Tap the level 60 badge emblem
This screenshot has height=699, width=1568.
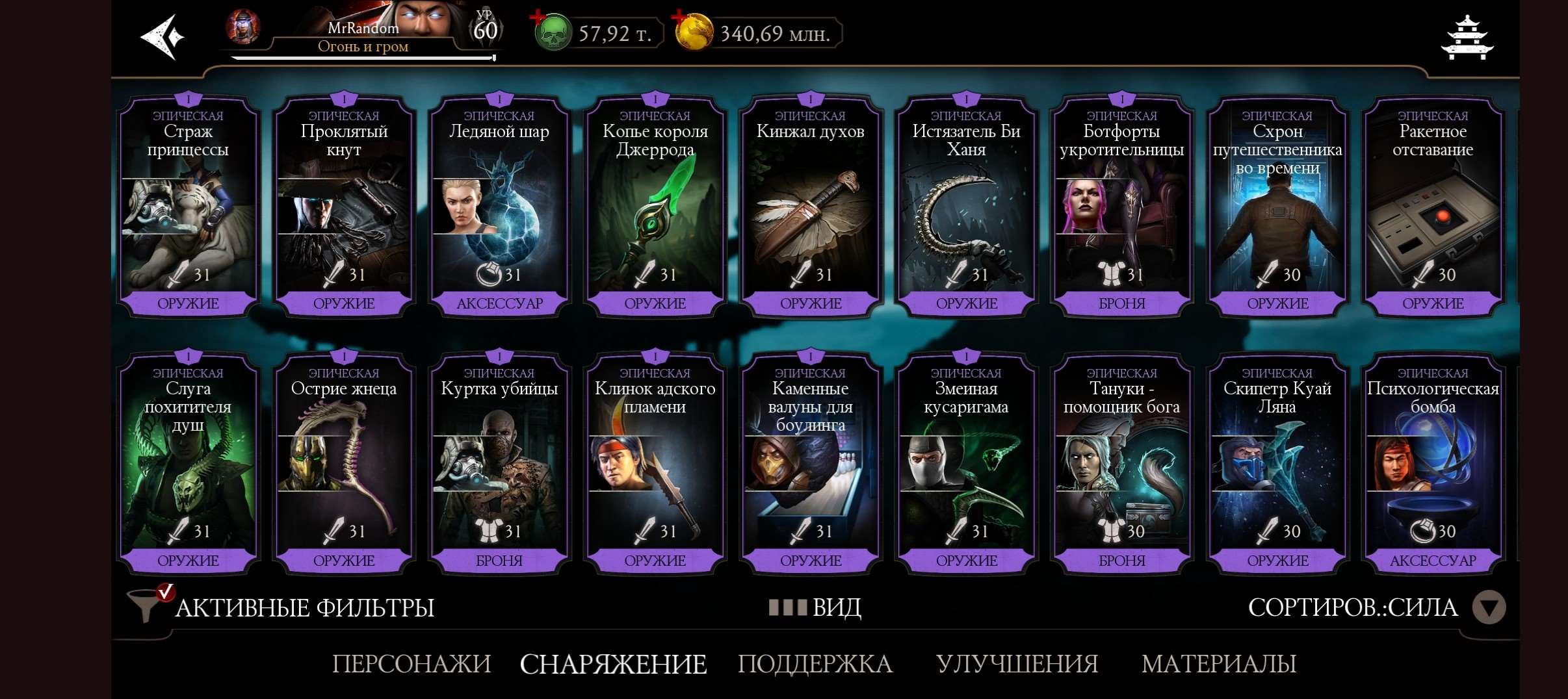tap(488, 29)
